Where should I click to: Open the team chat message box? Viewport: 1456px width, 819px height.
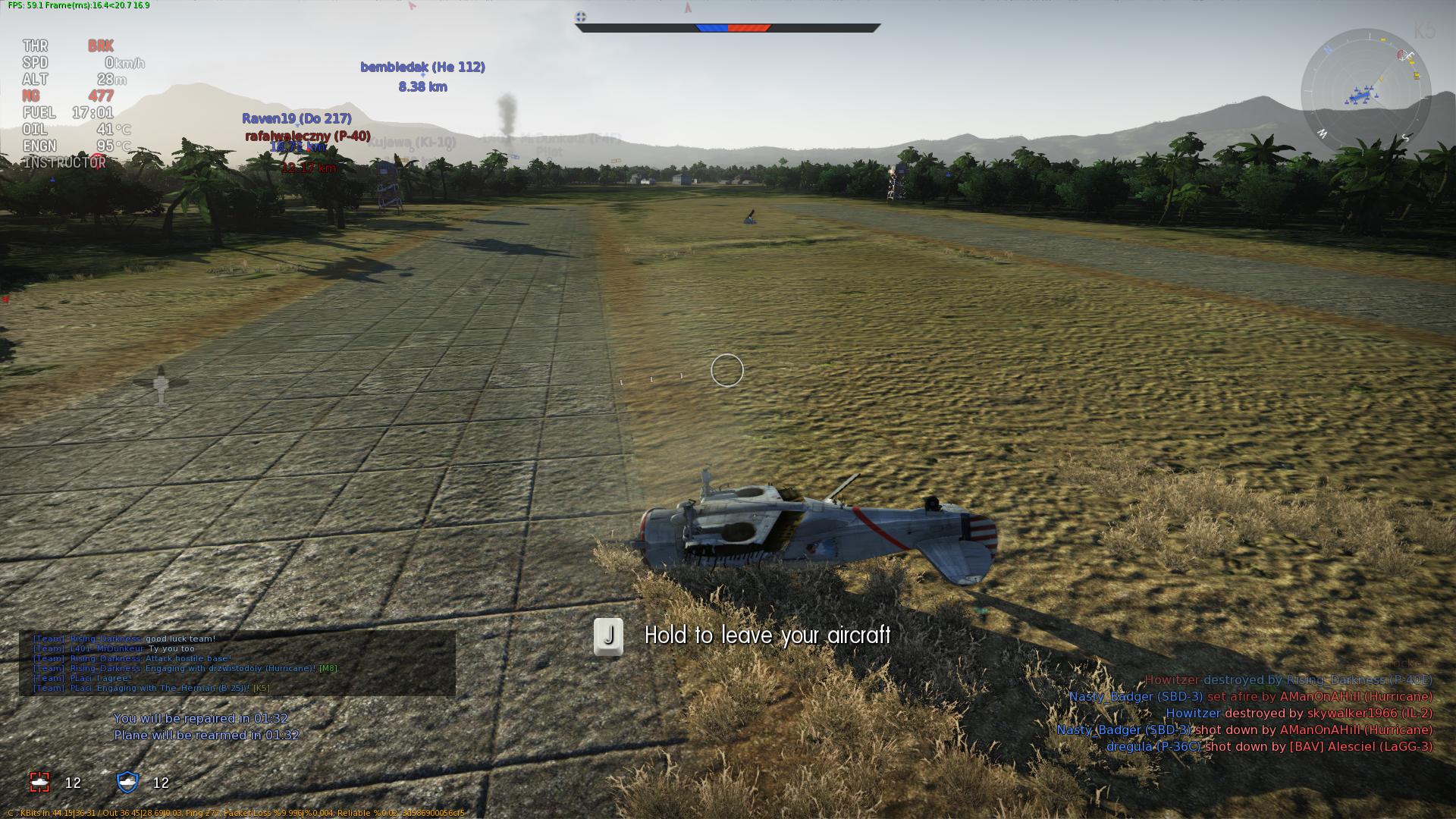click(237, 664)
